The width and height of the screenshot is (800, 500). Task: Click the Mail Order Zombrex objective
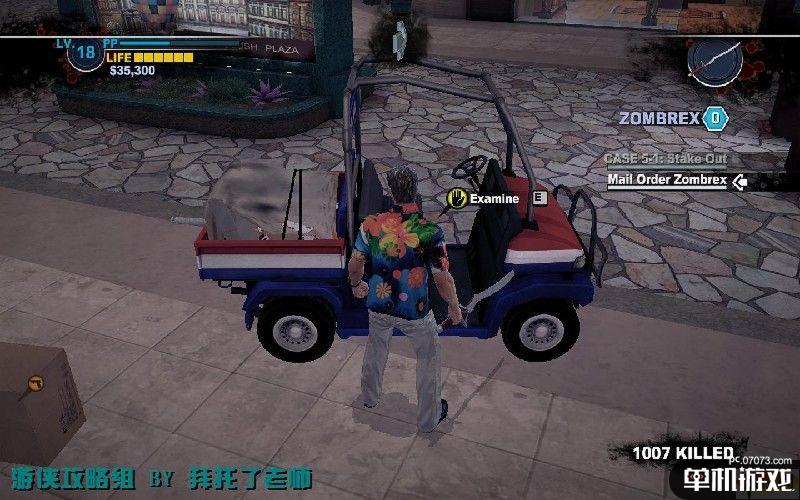tap(666, 181)
